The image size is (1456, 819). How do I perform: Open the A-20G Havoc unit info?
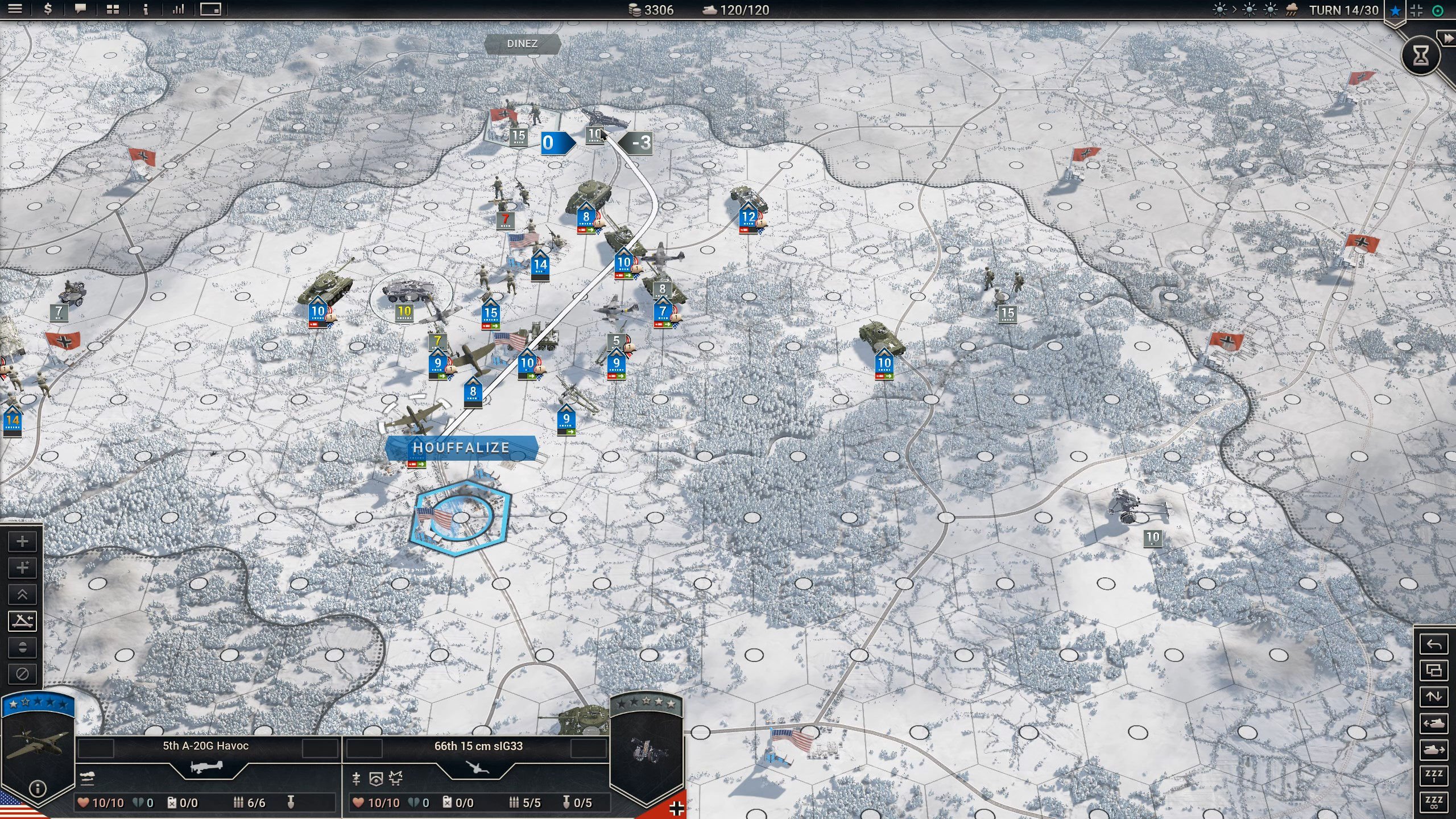[38, 788]
